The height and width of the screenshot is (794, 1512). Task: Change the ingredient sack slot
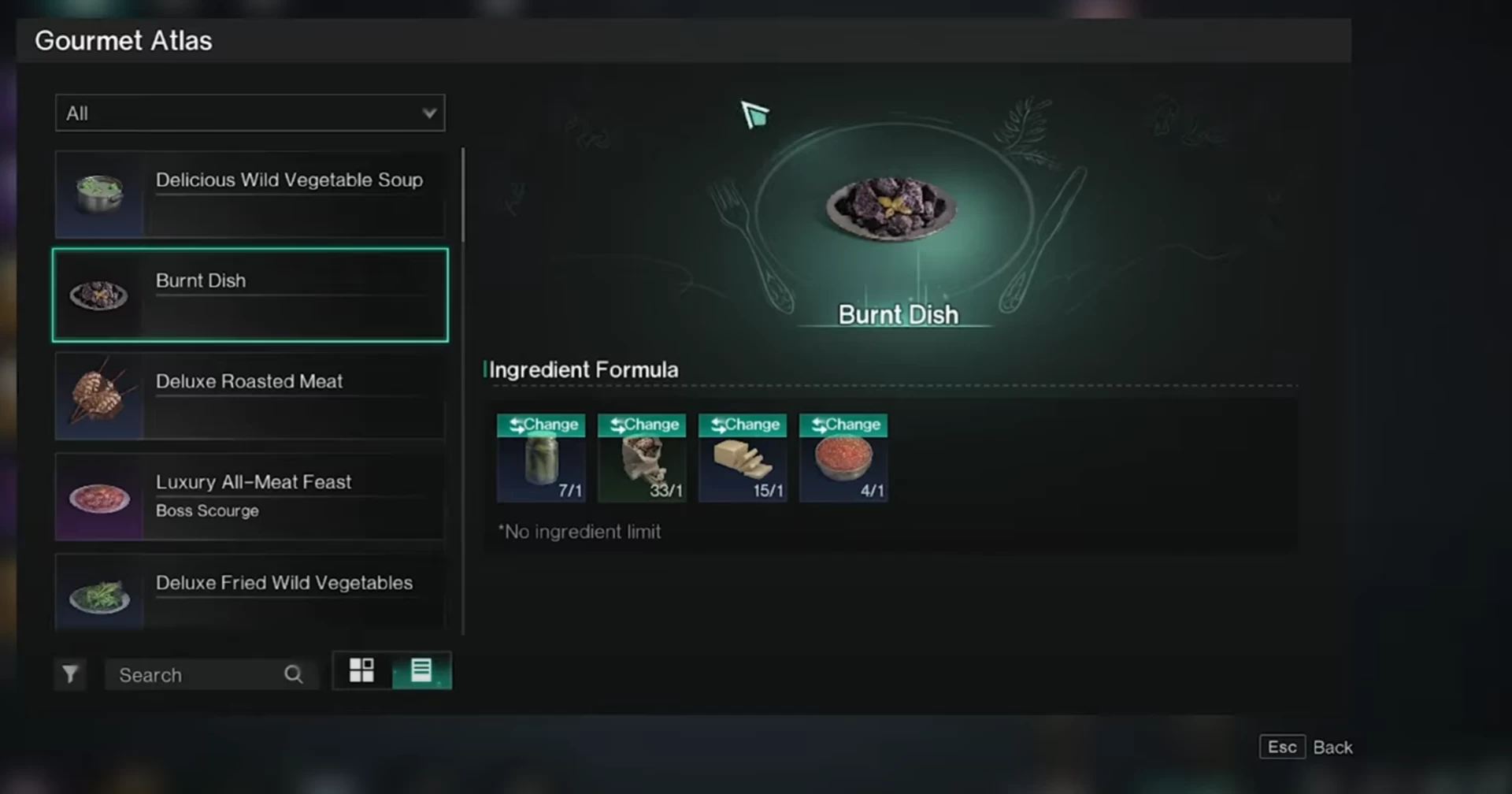pos(642,425)
